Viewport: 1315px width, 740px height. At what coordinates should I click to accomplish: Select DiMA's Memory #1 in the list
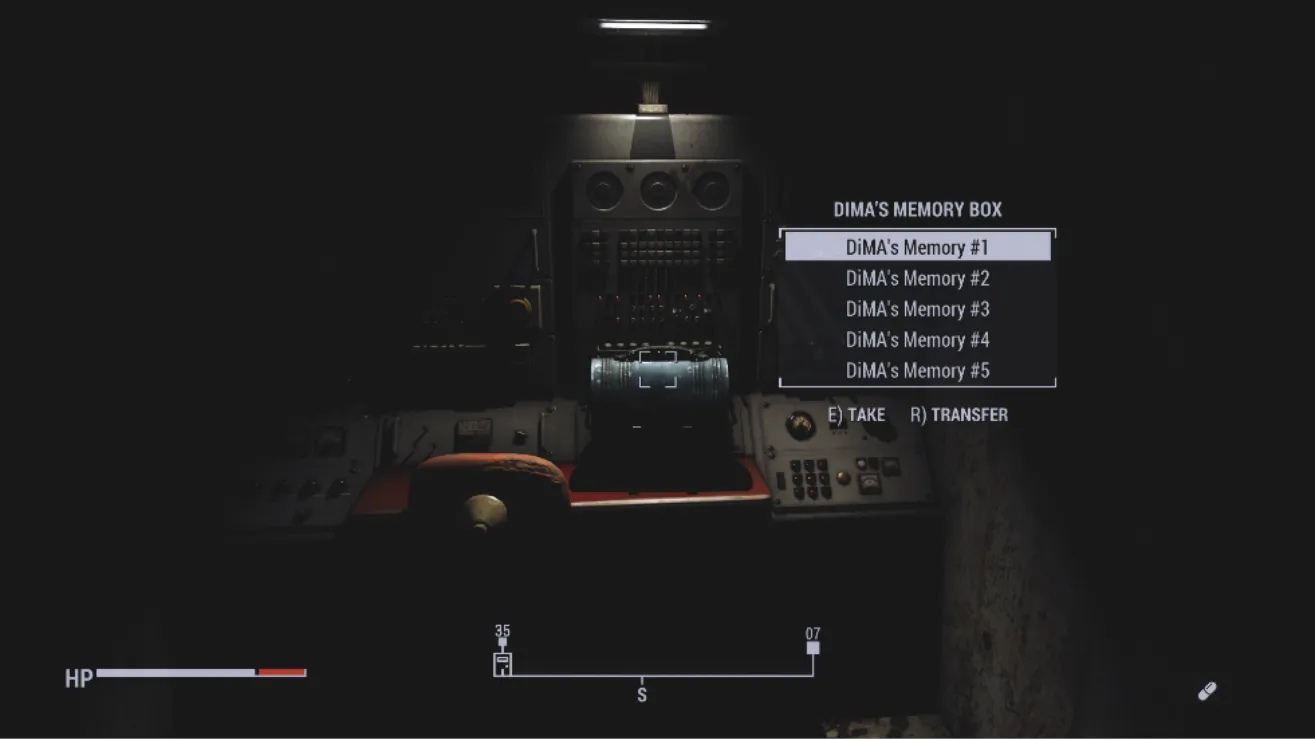point(917,247)
